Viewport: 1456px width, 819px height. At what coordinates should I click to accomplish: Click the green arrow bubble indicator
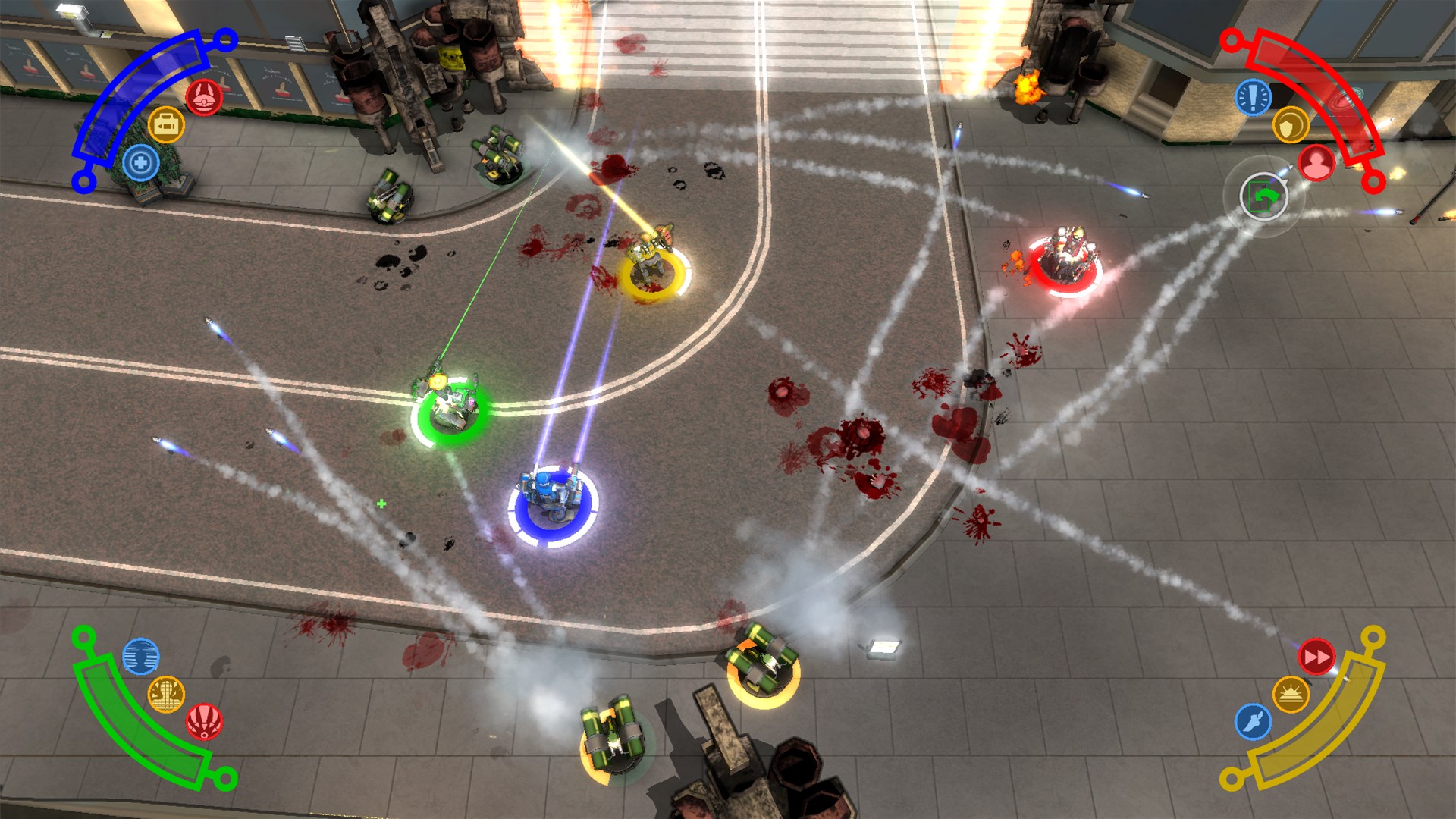pos(1263,197)
